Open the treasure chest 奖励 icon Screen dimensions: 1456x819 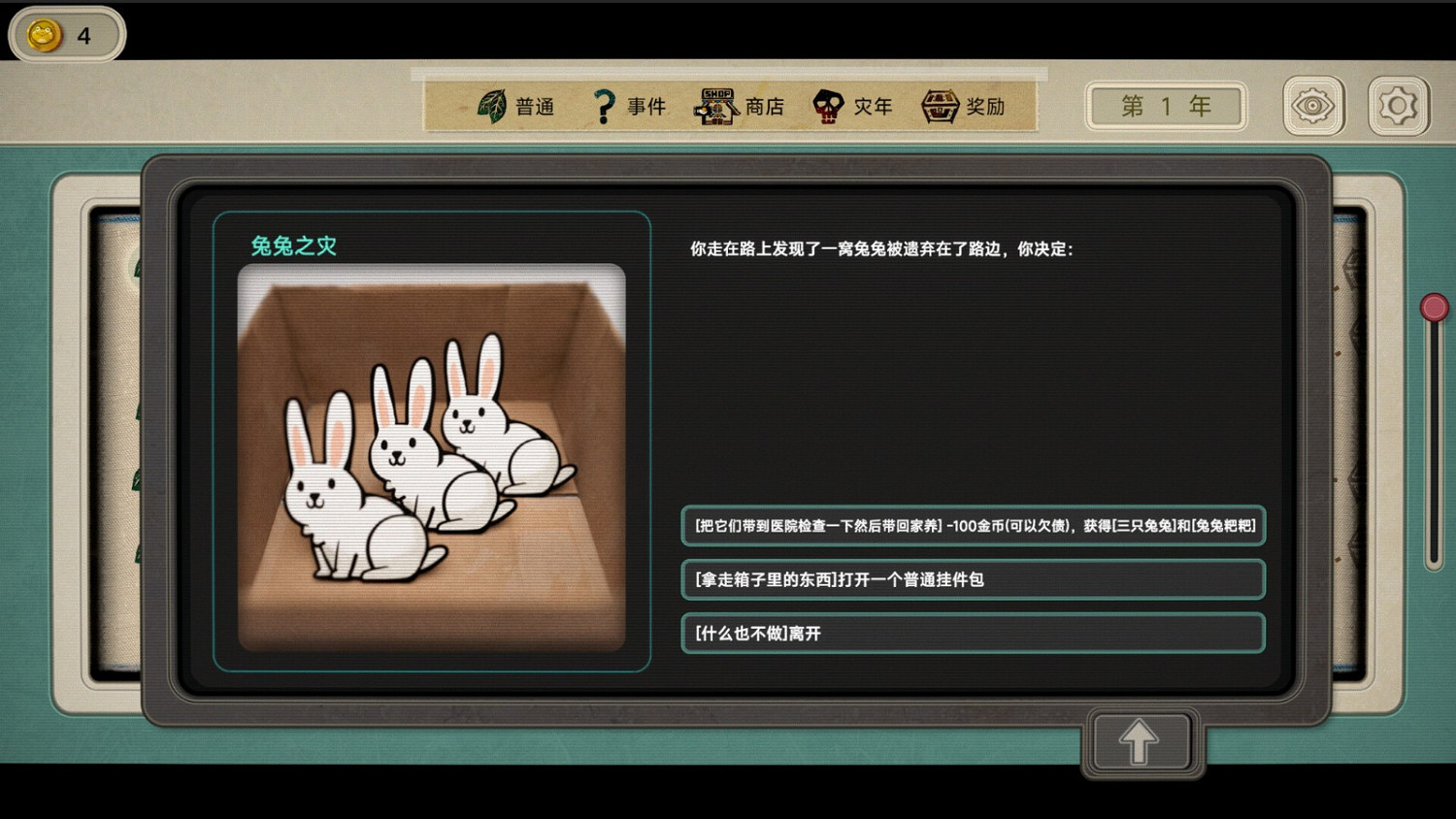(x=939, y=104)
